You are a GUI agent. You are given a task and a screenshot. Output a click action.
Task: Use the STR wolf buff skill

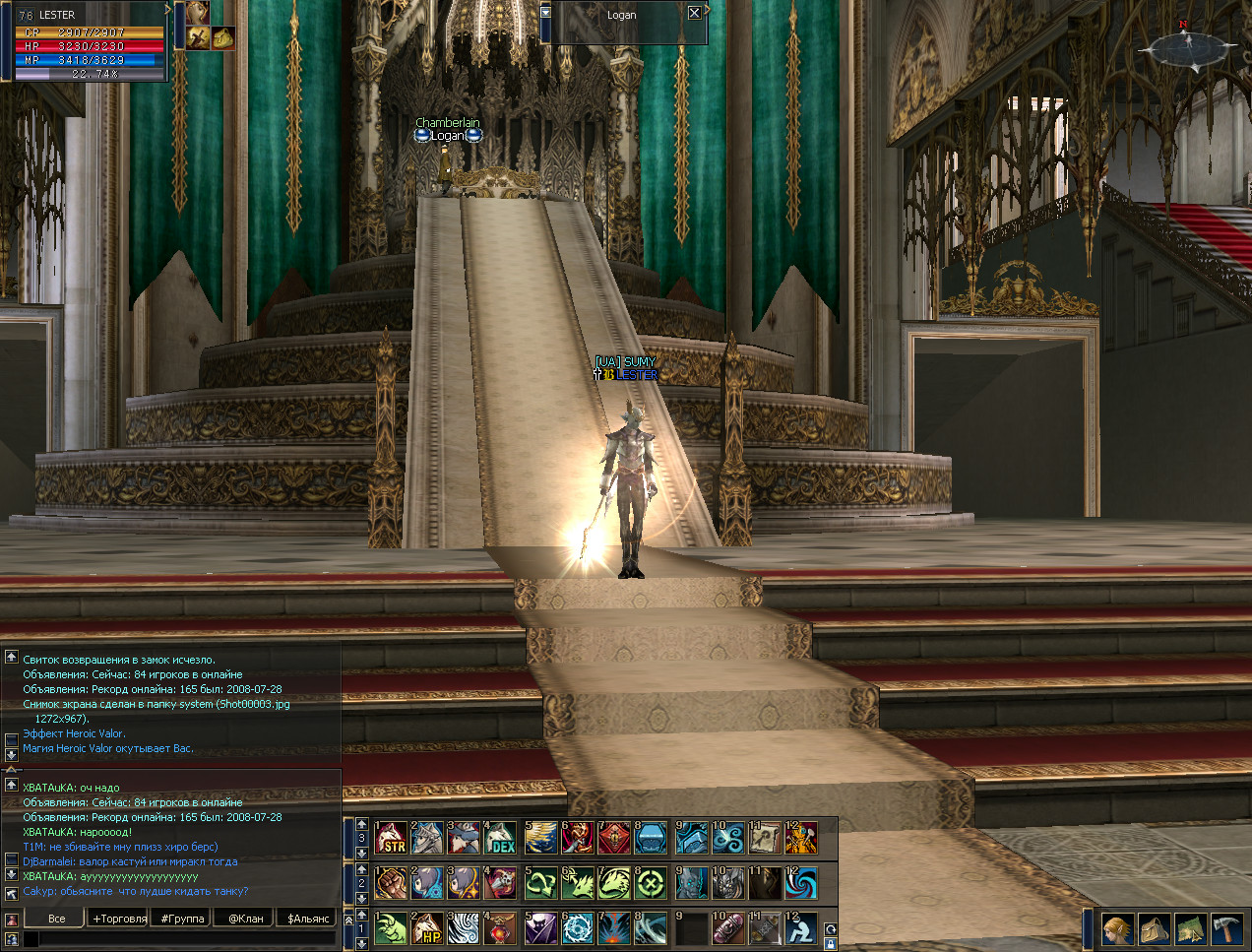pyautogui.click(x=391, y=838)
